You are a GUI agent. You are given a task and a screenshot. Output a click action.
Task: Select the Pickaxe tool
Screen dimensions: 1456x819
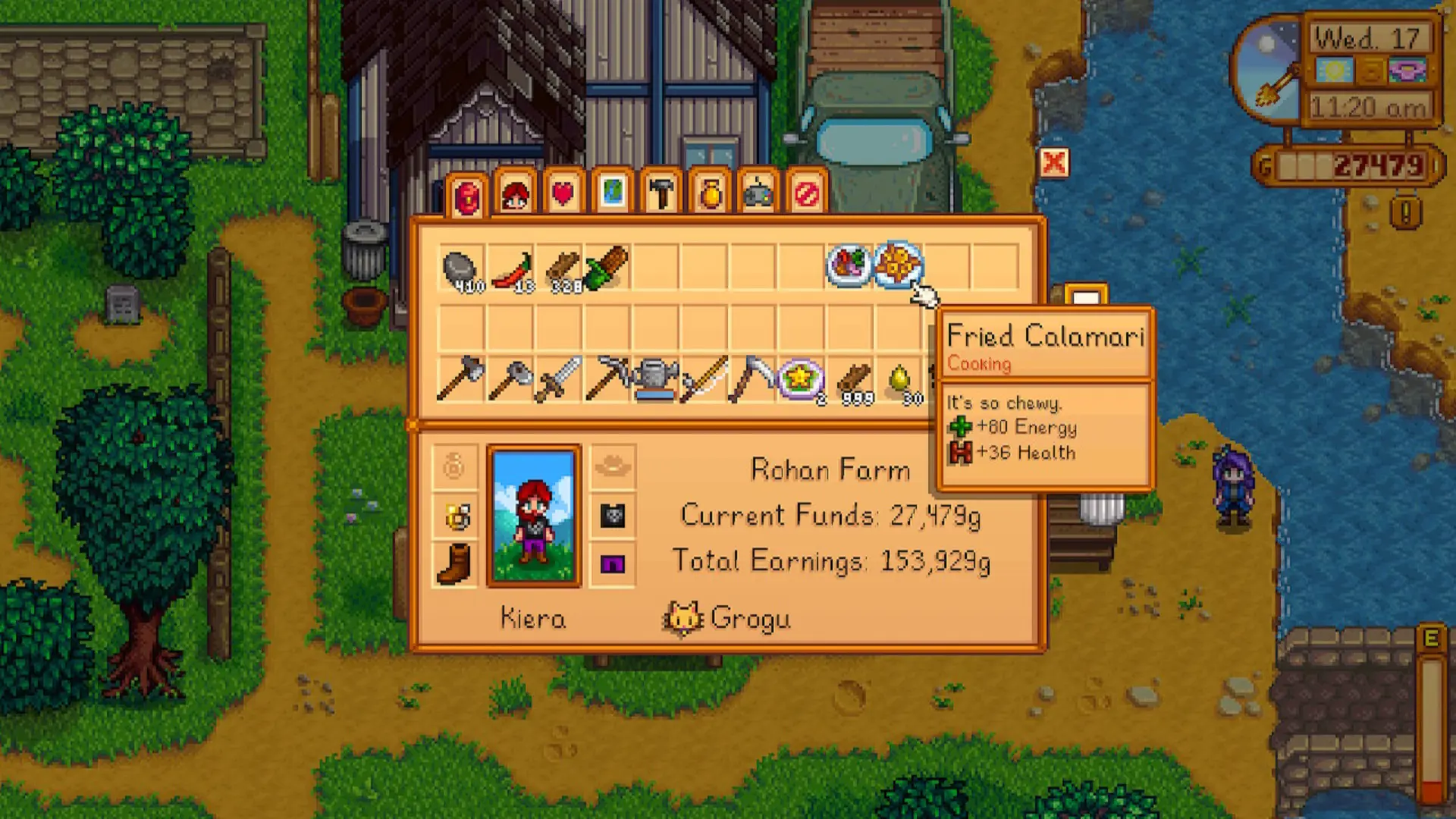[x=608, y=379]
